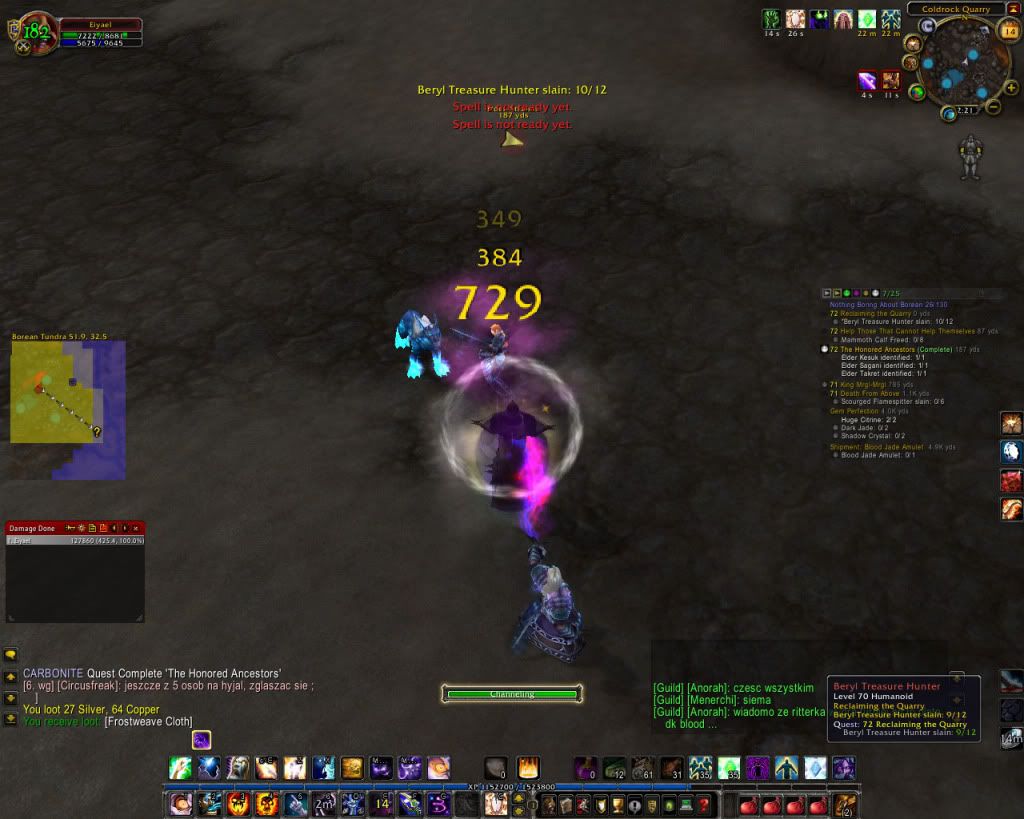
Task: Open the calendar button showing 14
Action: 1009,31
